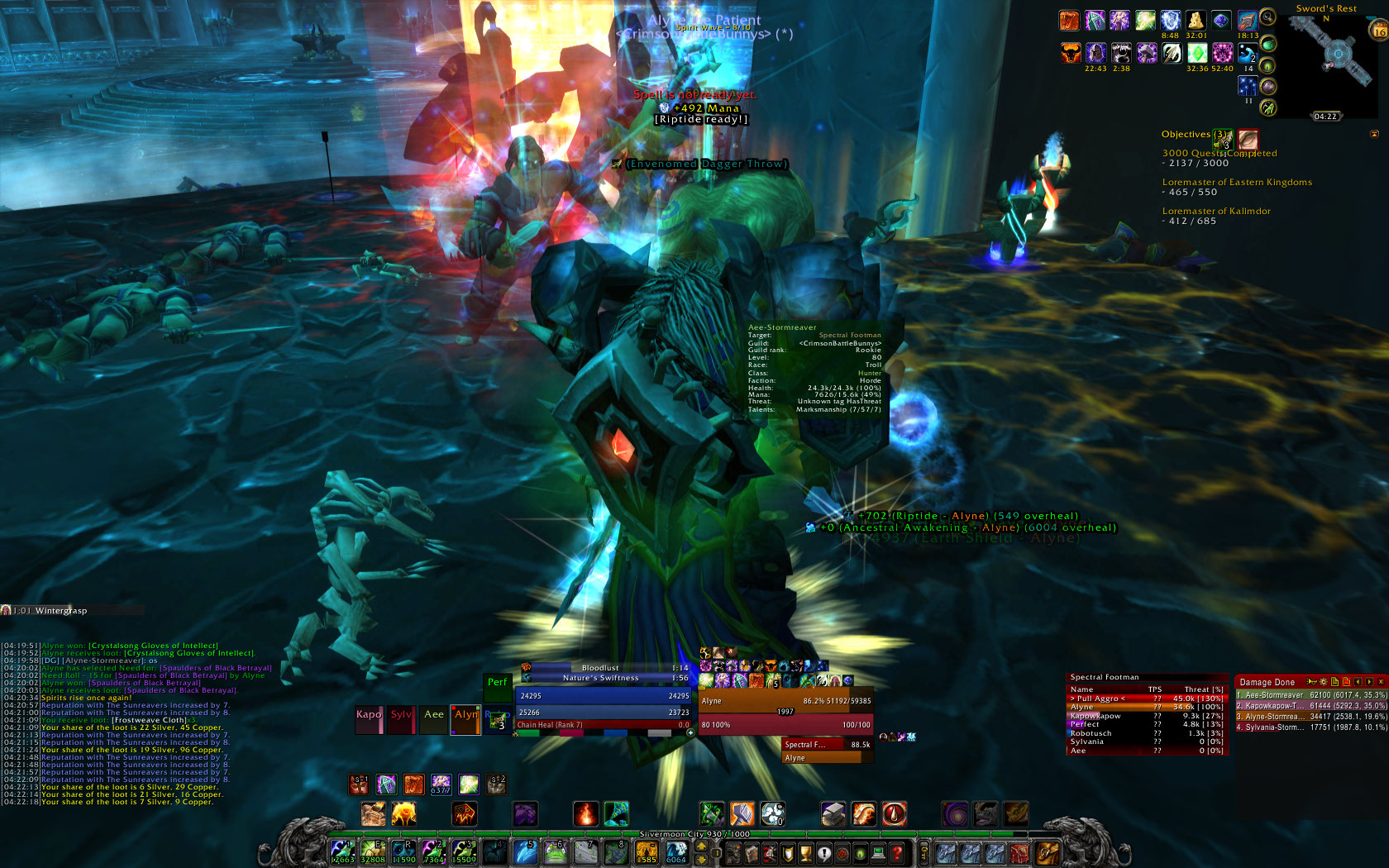1389x868 pixels.
Task: Collapse the Objectives tracker with the arrow button
Action: coord(1374,134)
